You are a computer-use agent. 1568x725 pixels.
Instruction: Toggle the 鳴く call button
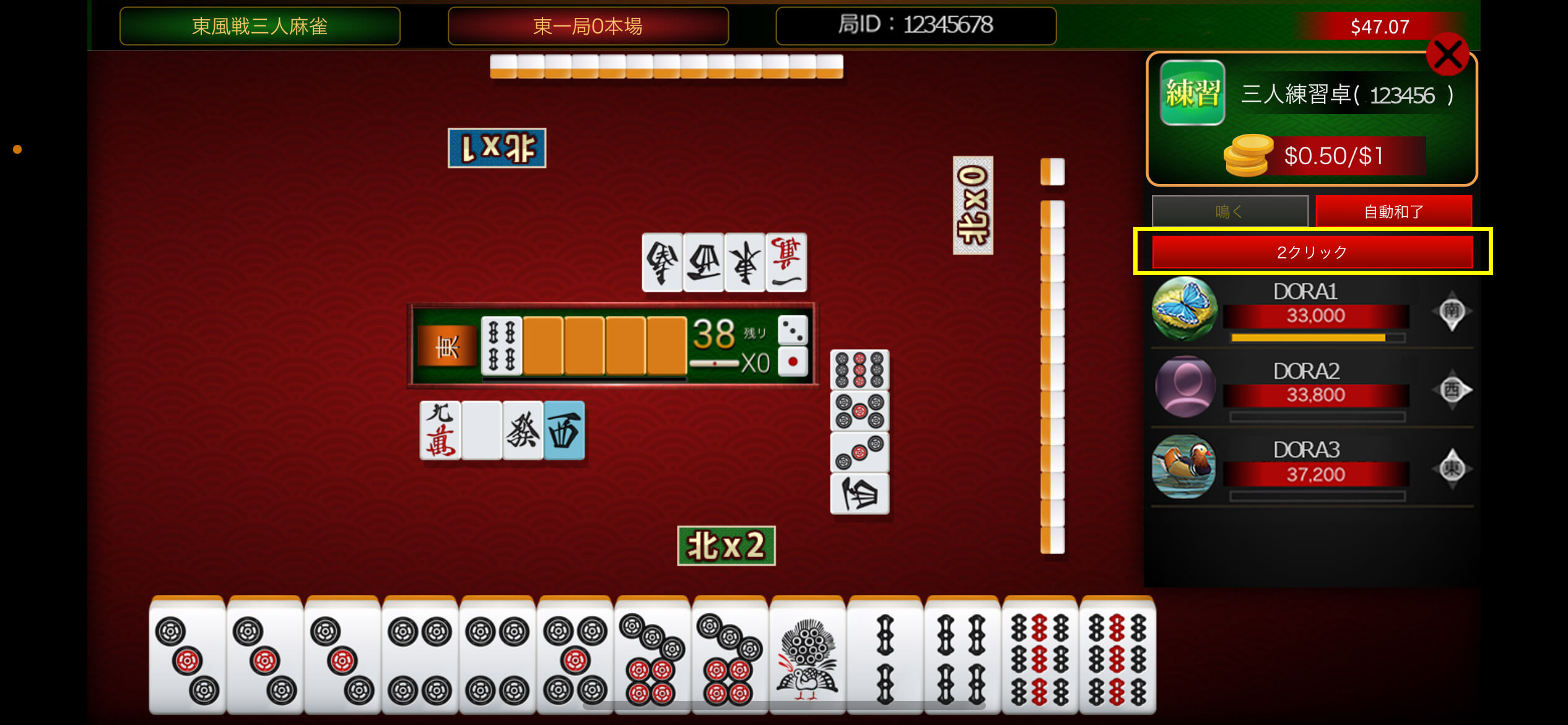click(1229, 211)
